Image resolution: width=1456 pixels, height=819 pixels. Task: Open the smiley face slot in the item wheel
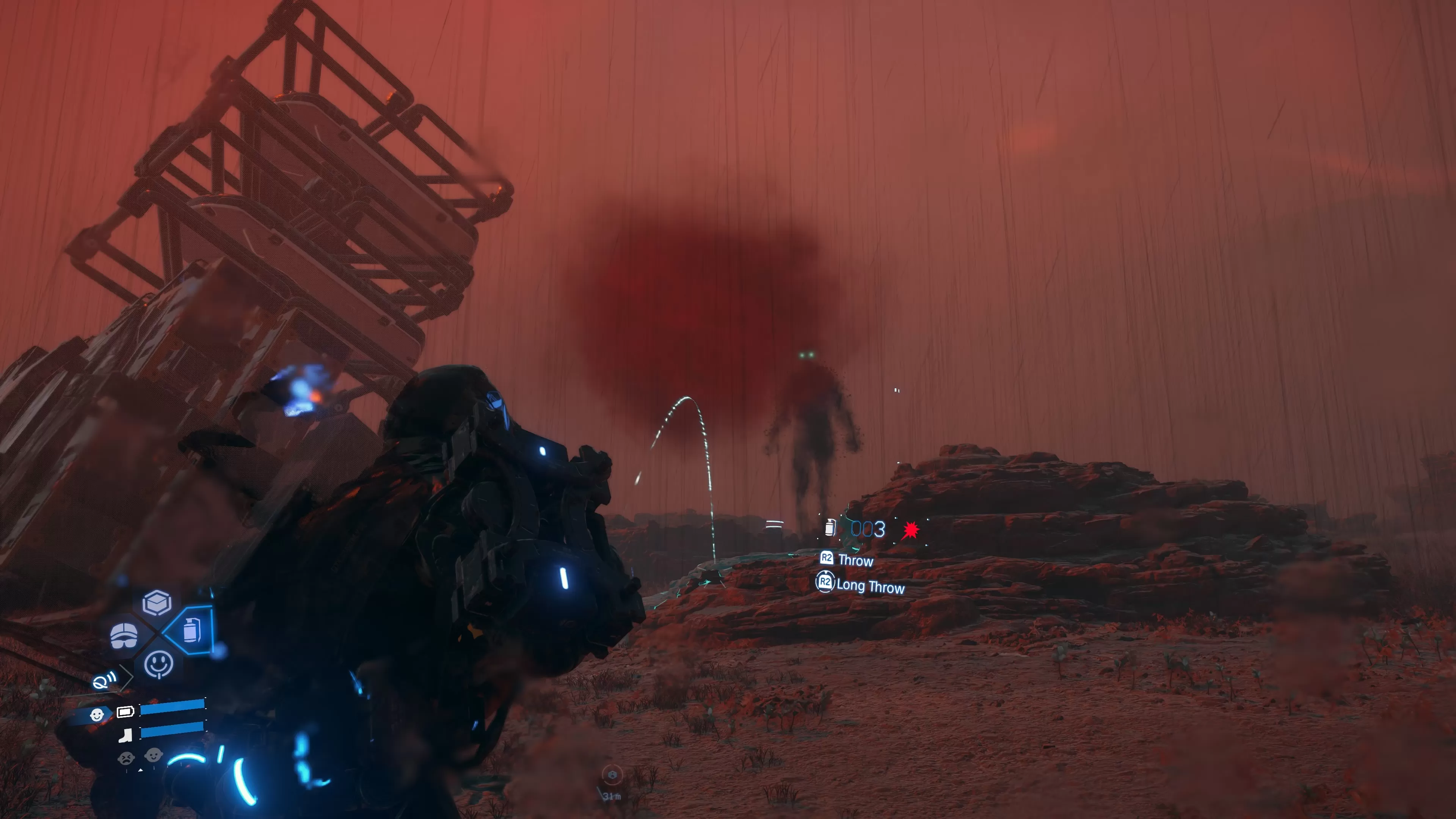158,664
